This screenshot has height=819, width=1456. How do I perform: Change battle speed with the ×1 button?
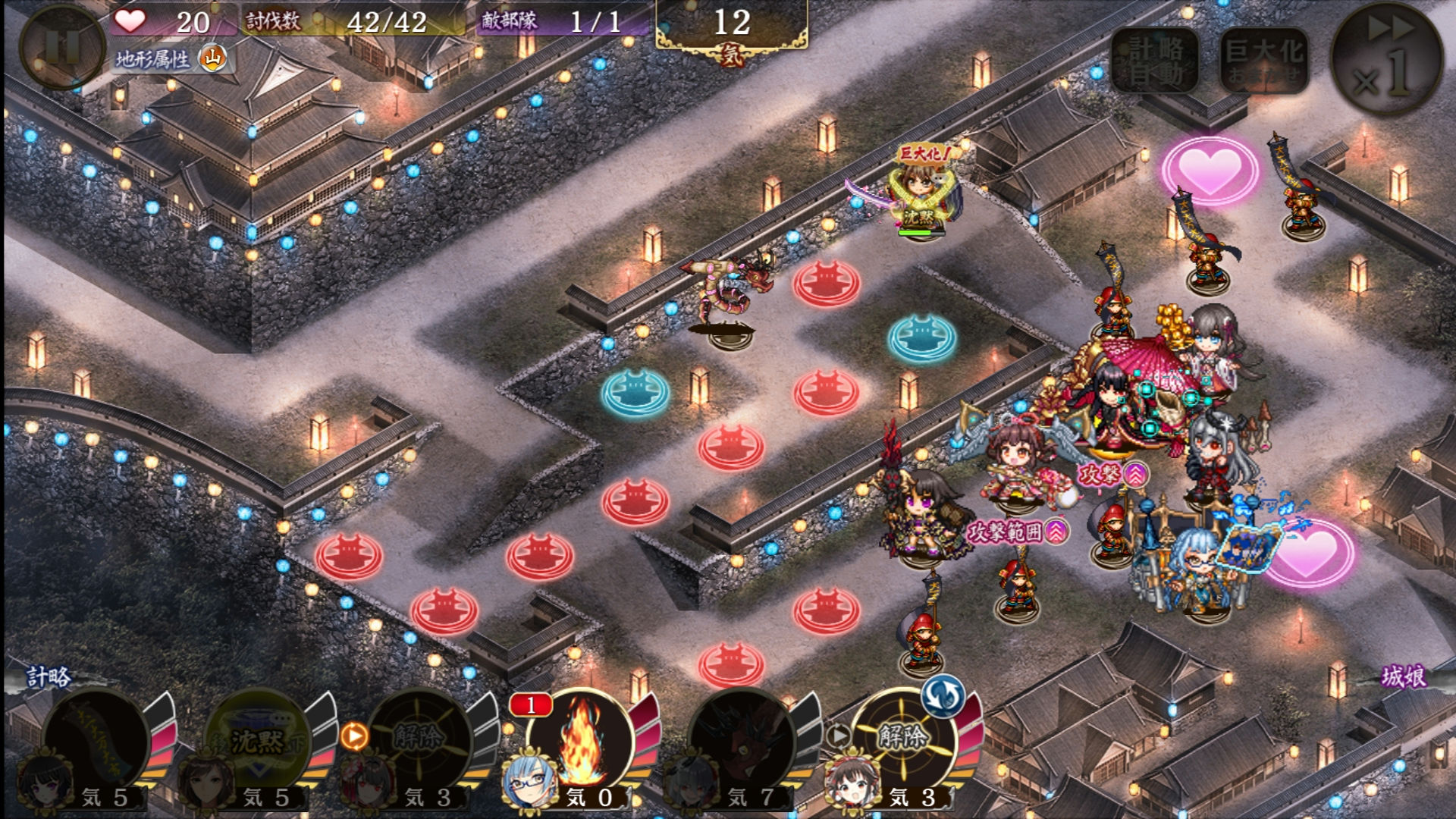tap(1387, 58)
